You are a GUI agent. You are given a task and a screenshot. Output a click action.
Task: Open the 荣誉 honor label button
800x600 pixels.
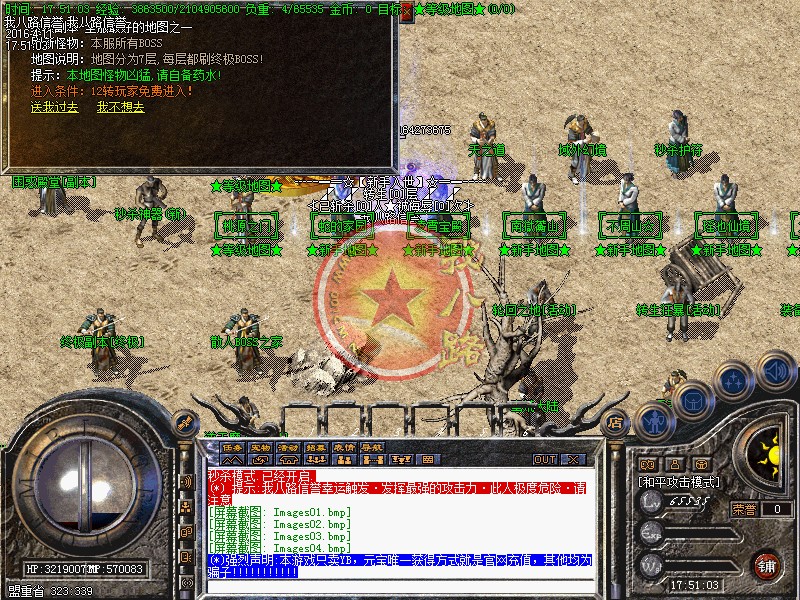(744, 509)
